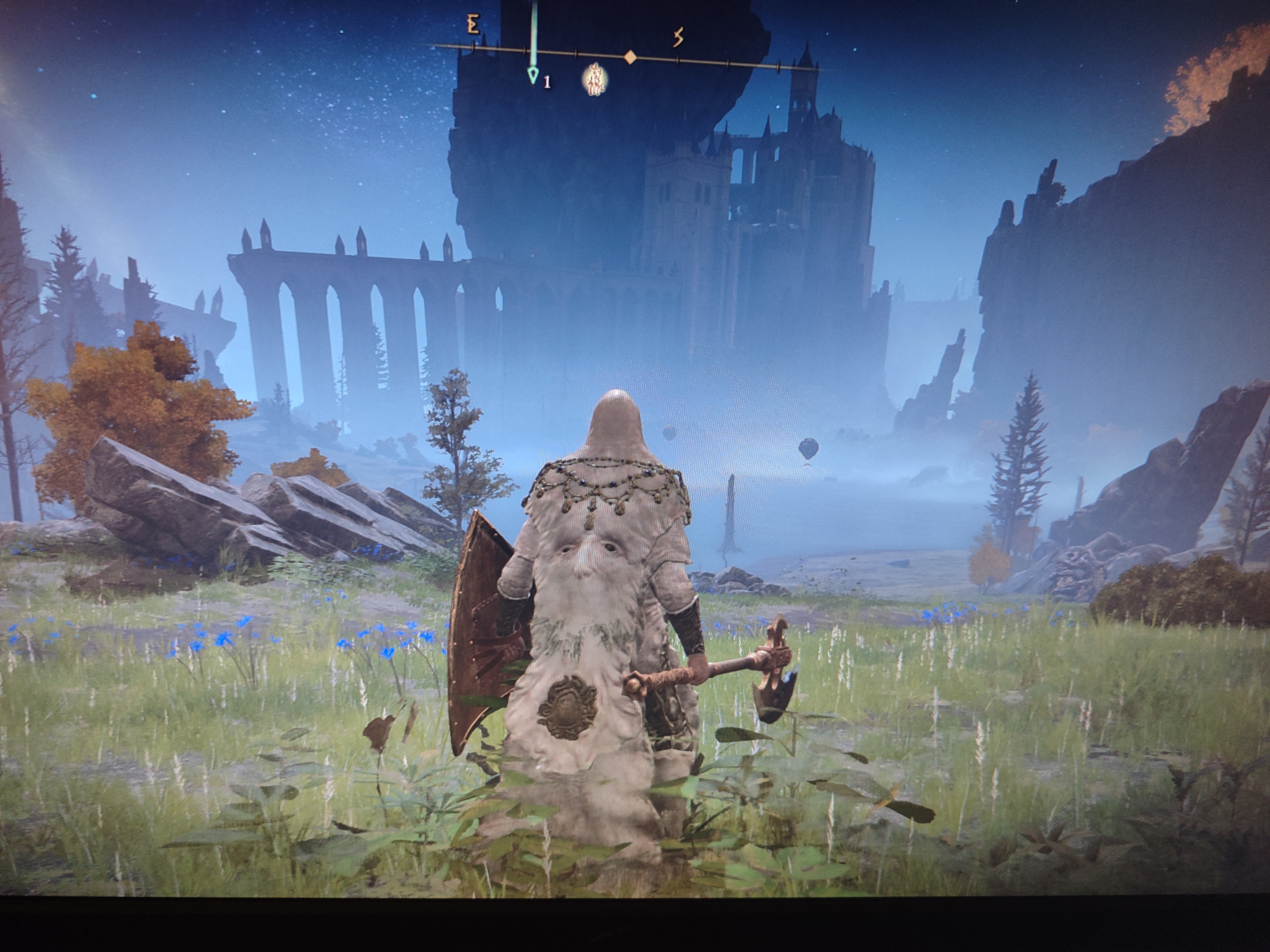This screenshot has height=952, width=1270.
Task: Click the diamond center indicator on the compass
Action: tap(630, 57)
